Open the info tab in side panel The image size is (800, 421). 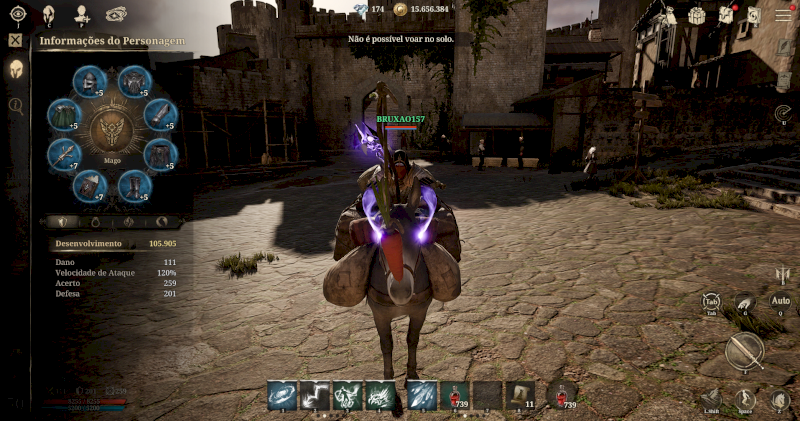[x=15, y=104]
